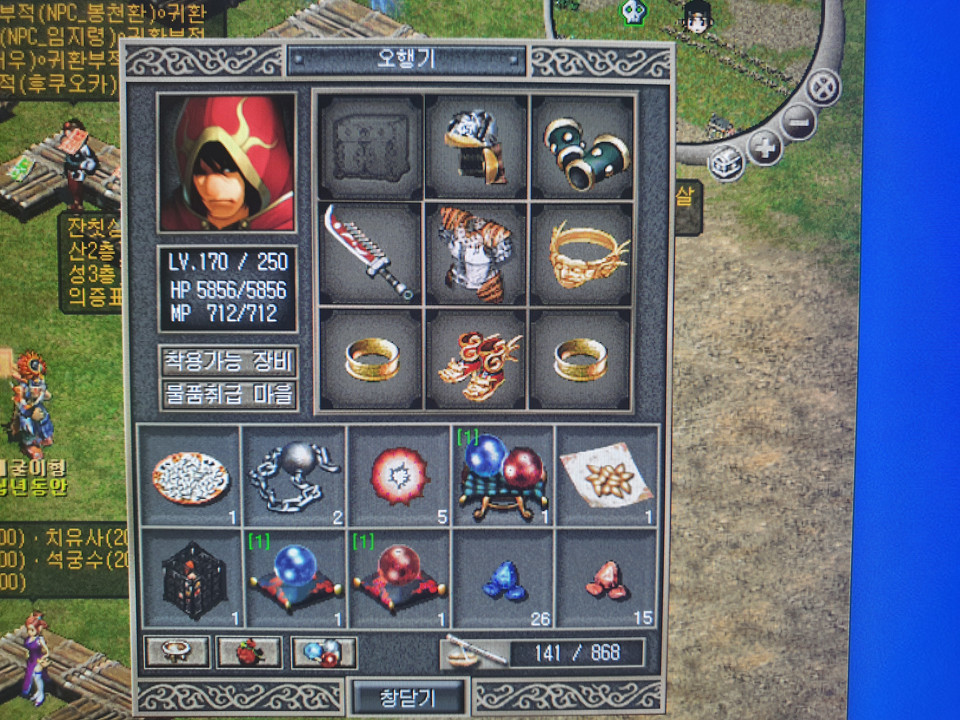Select the red gem stack of 15
Image resolution: width=960 pixels, height=720 pixels.
click(607, 577)
